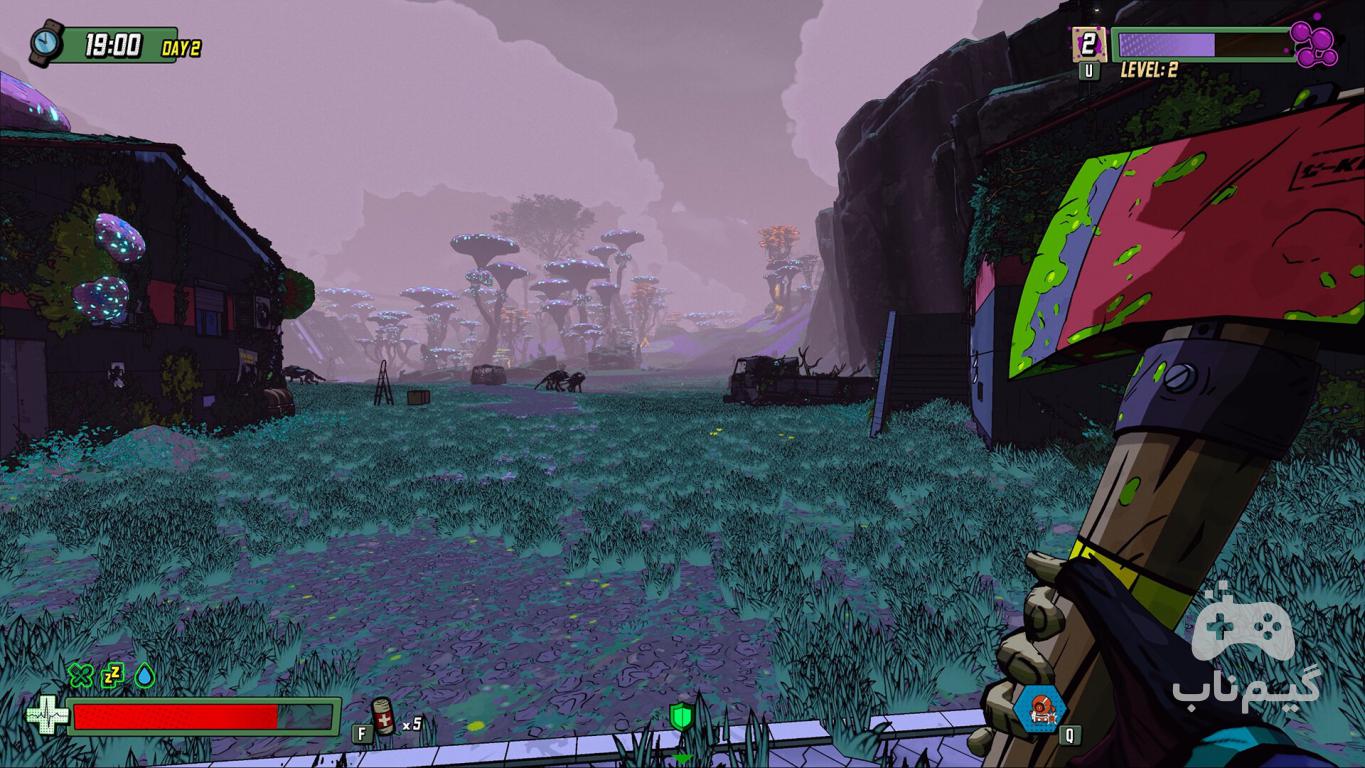
Task: Open the upgrade points card showing 2
Action: click(1088, 44)
